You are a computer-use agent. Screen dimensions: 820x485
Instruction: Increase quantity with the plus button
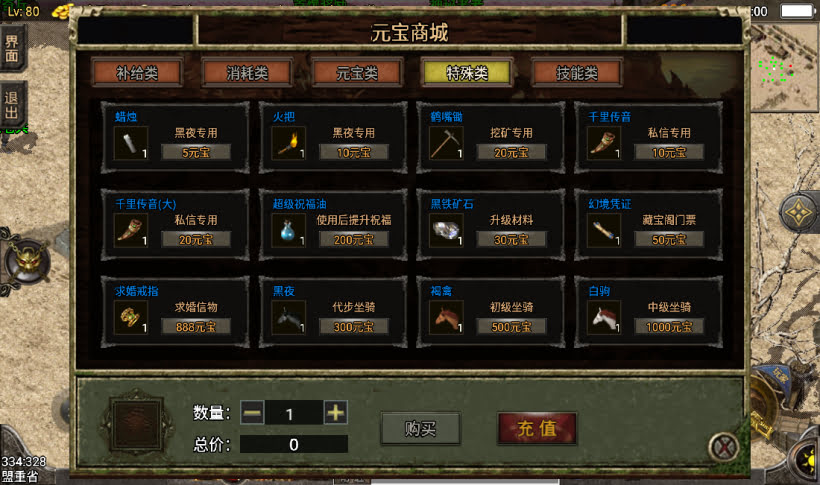click(335, 413)
